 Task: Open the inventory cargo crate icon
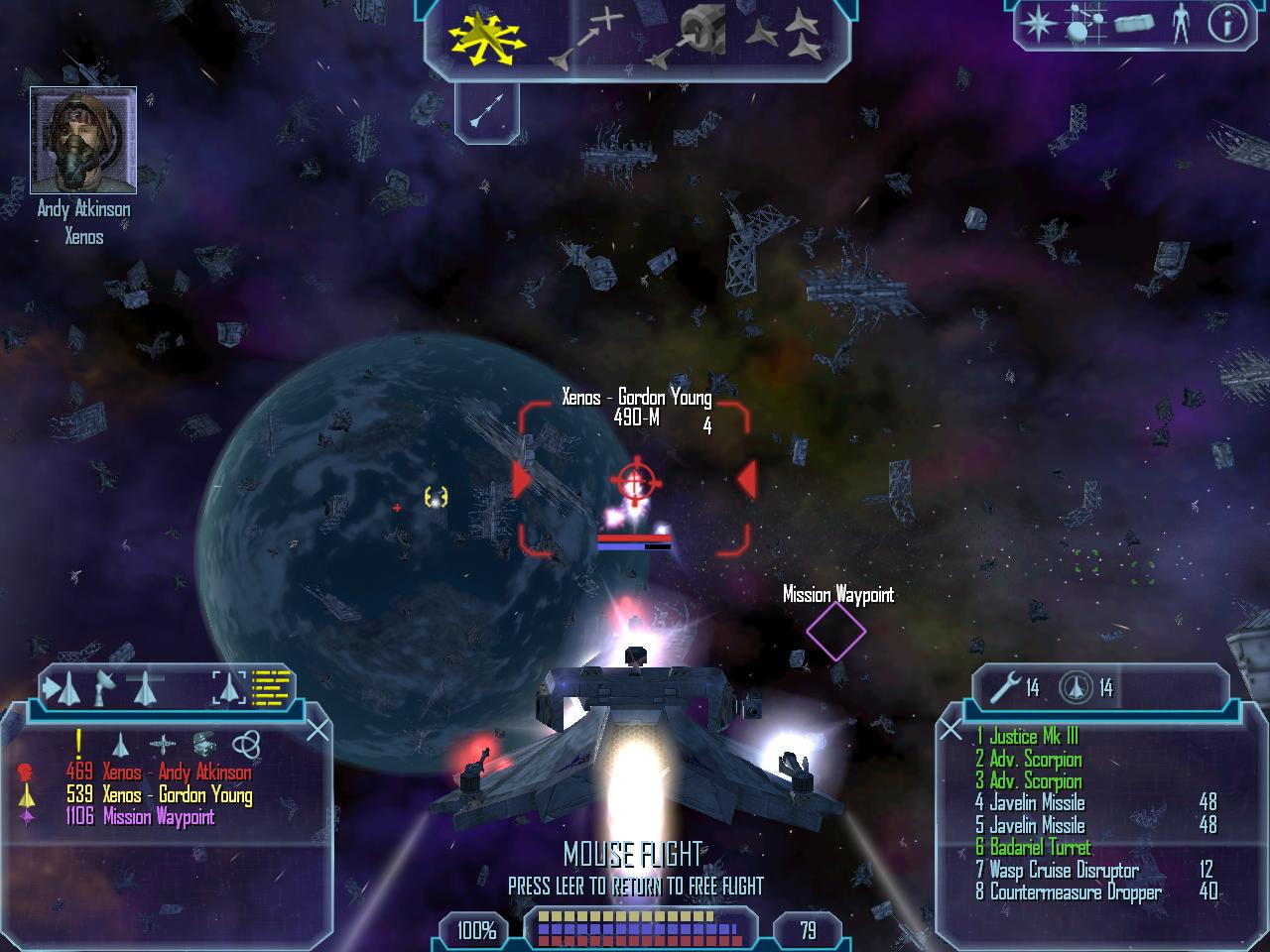coord(1133,24)
